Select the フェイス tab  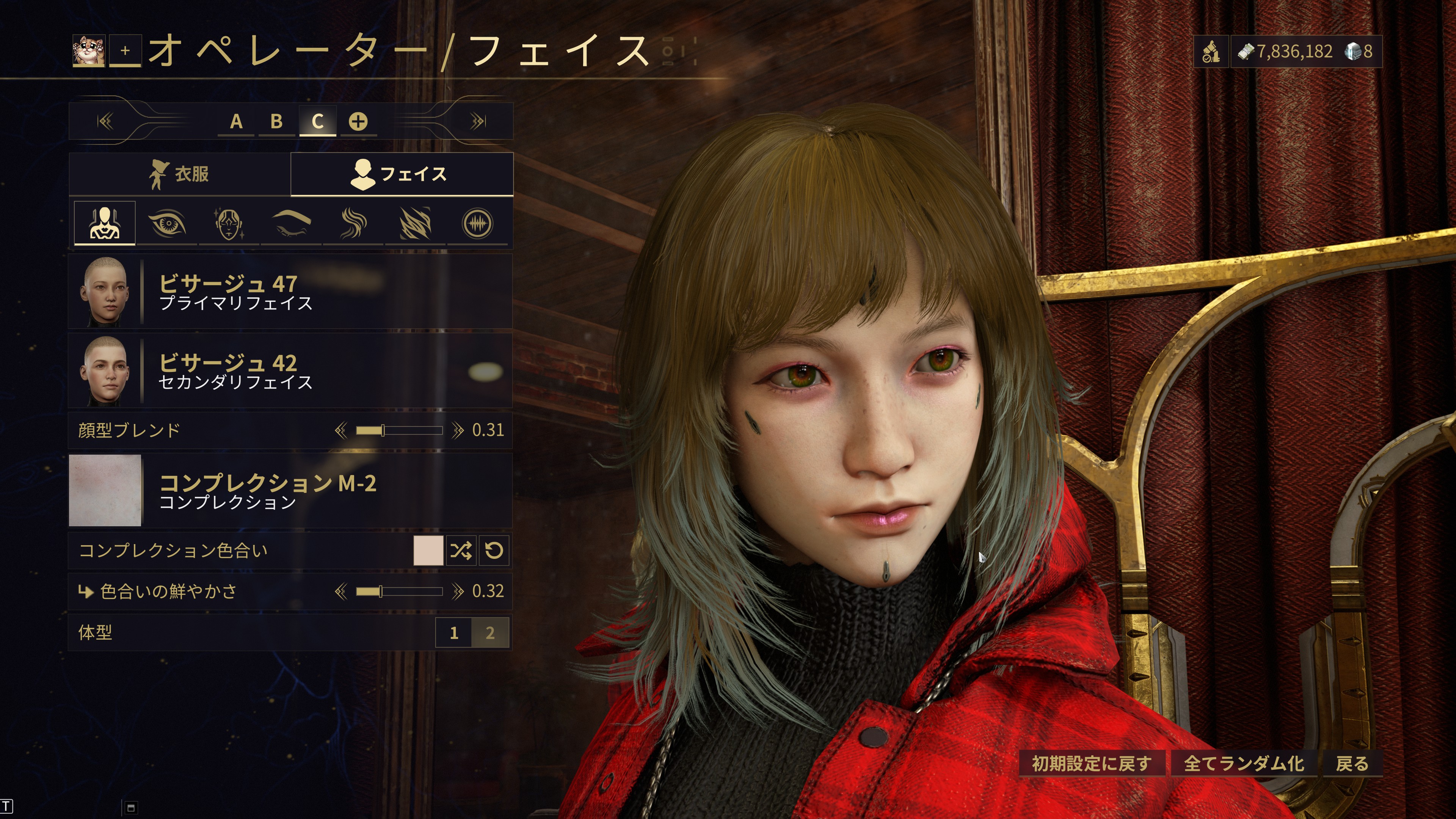(x=401, y=174)
